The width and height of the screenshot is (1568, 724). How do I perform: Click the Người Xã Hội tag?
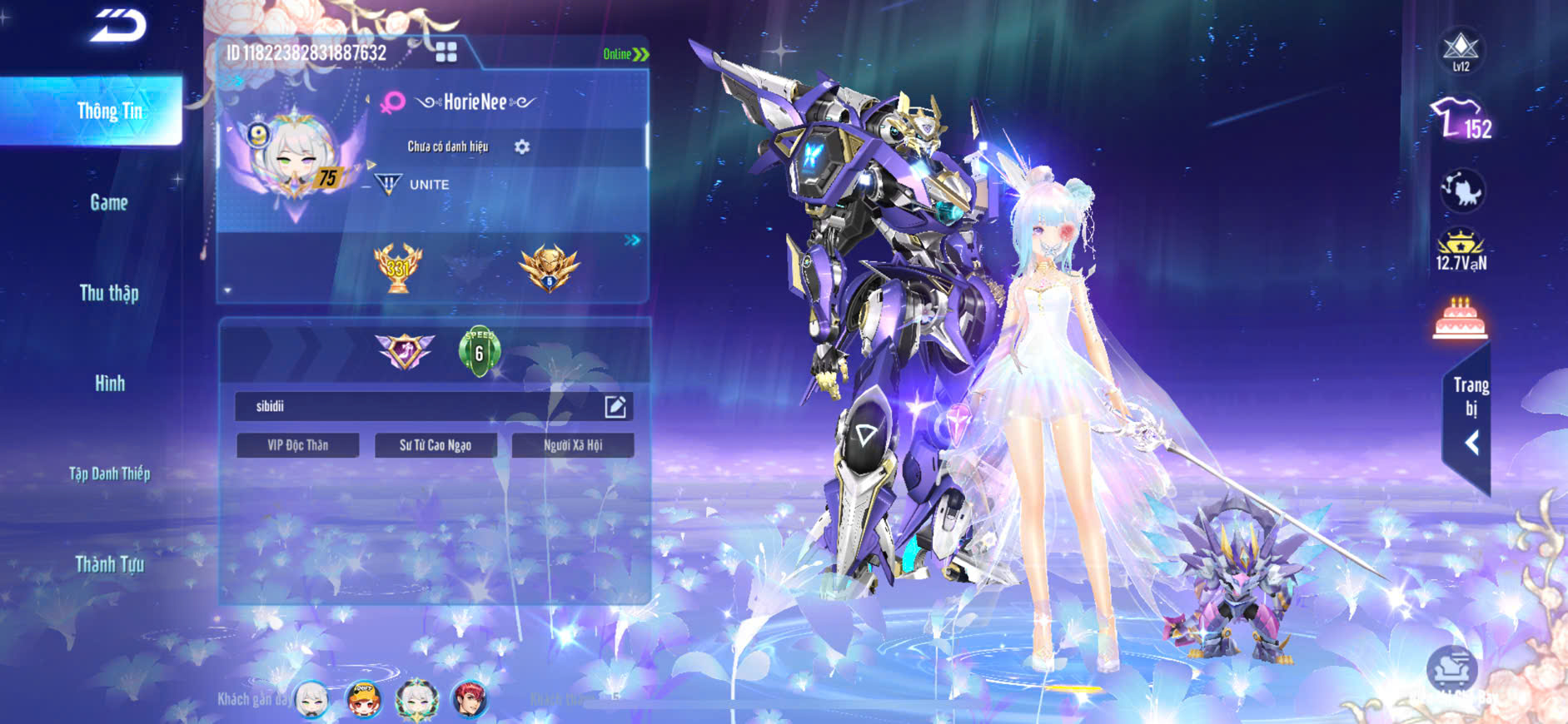point(573,445)
